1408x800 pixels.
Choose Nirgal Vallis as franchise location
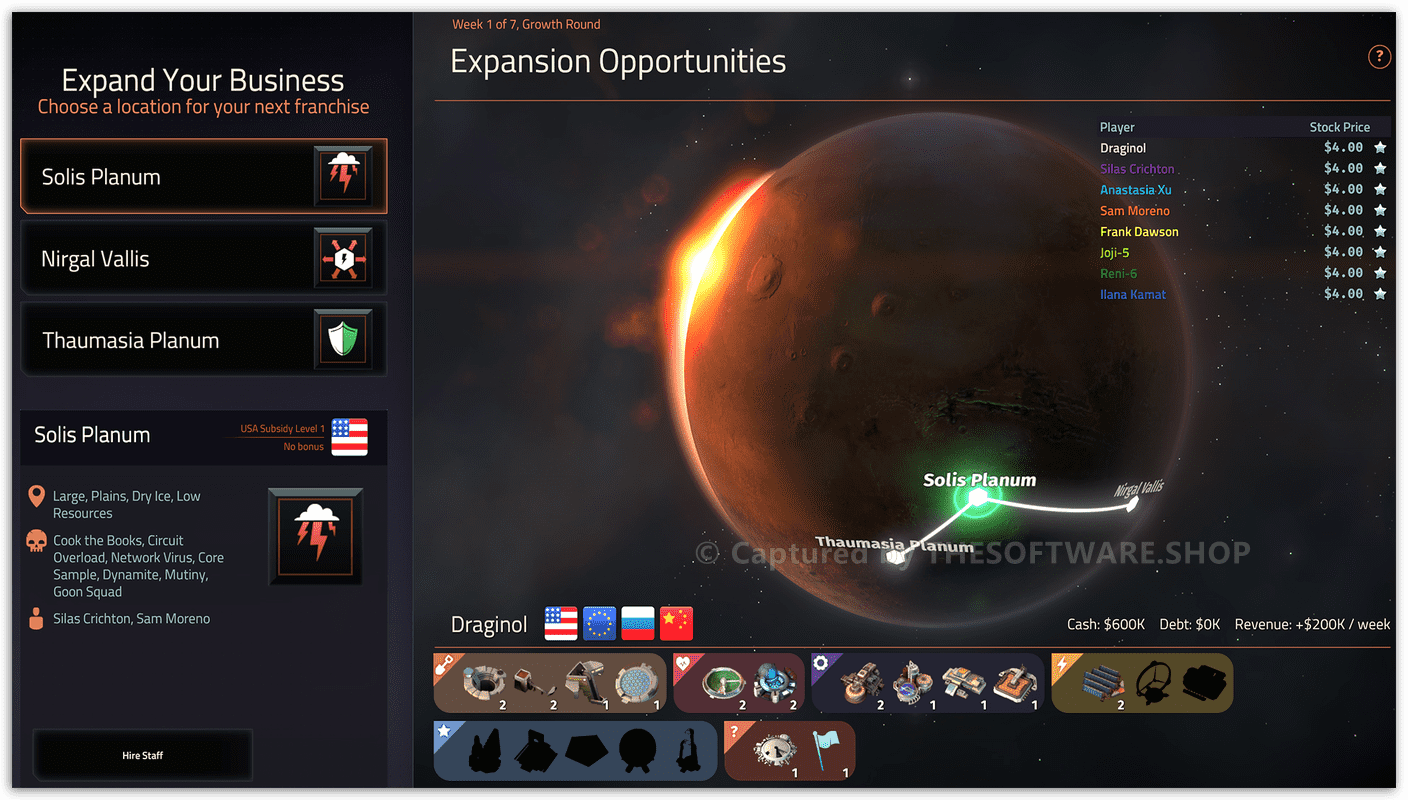tap(203, 259)
